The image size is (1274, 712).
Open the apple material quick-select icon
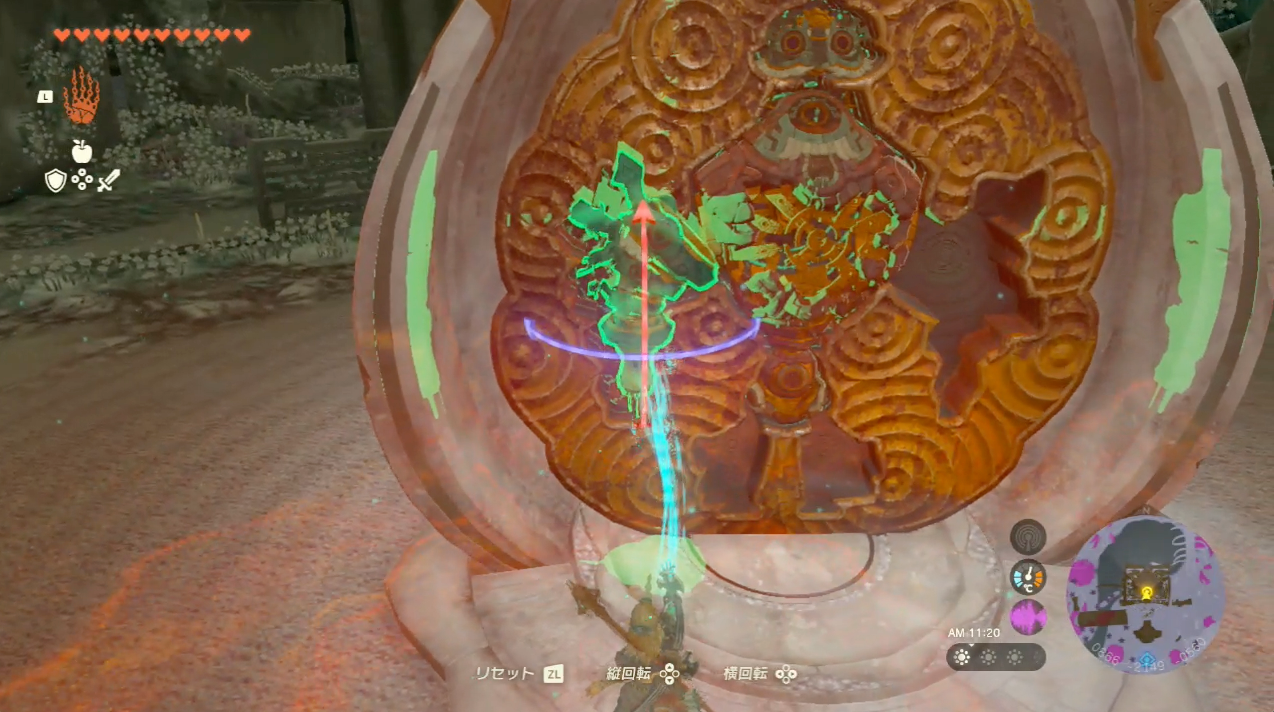pos(81,151)
